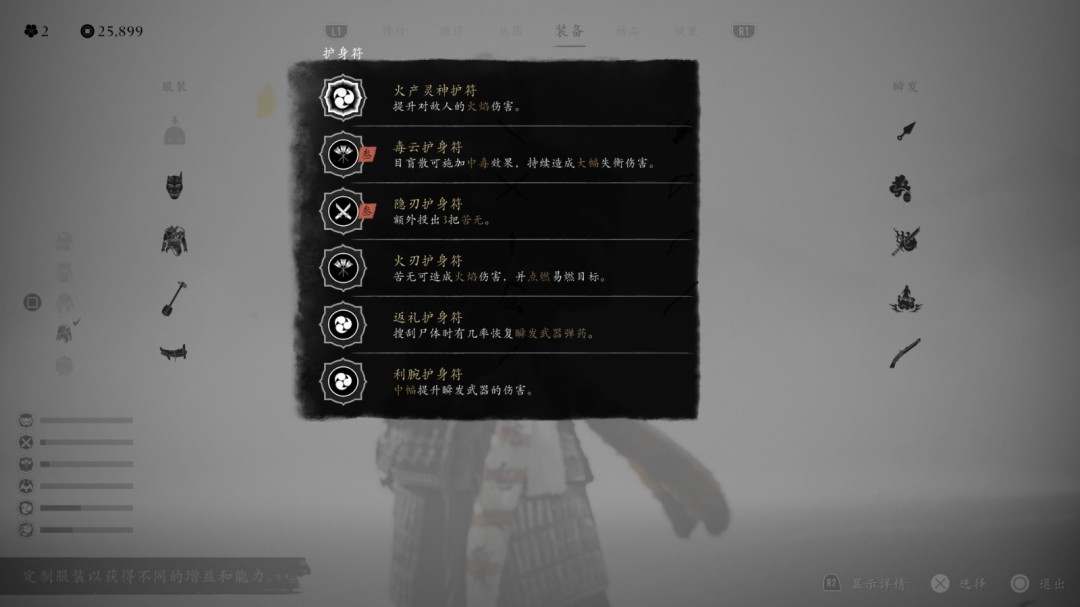This screenshot has height=607, width=1080.
Task: Select the horse saddle slot icon
Action: pyautogui.click(x=174, y=352)
